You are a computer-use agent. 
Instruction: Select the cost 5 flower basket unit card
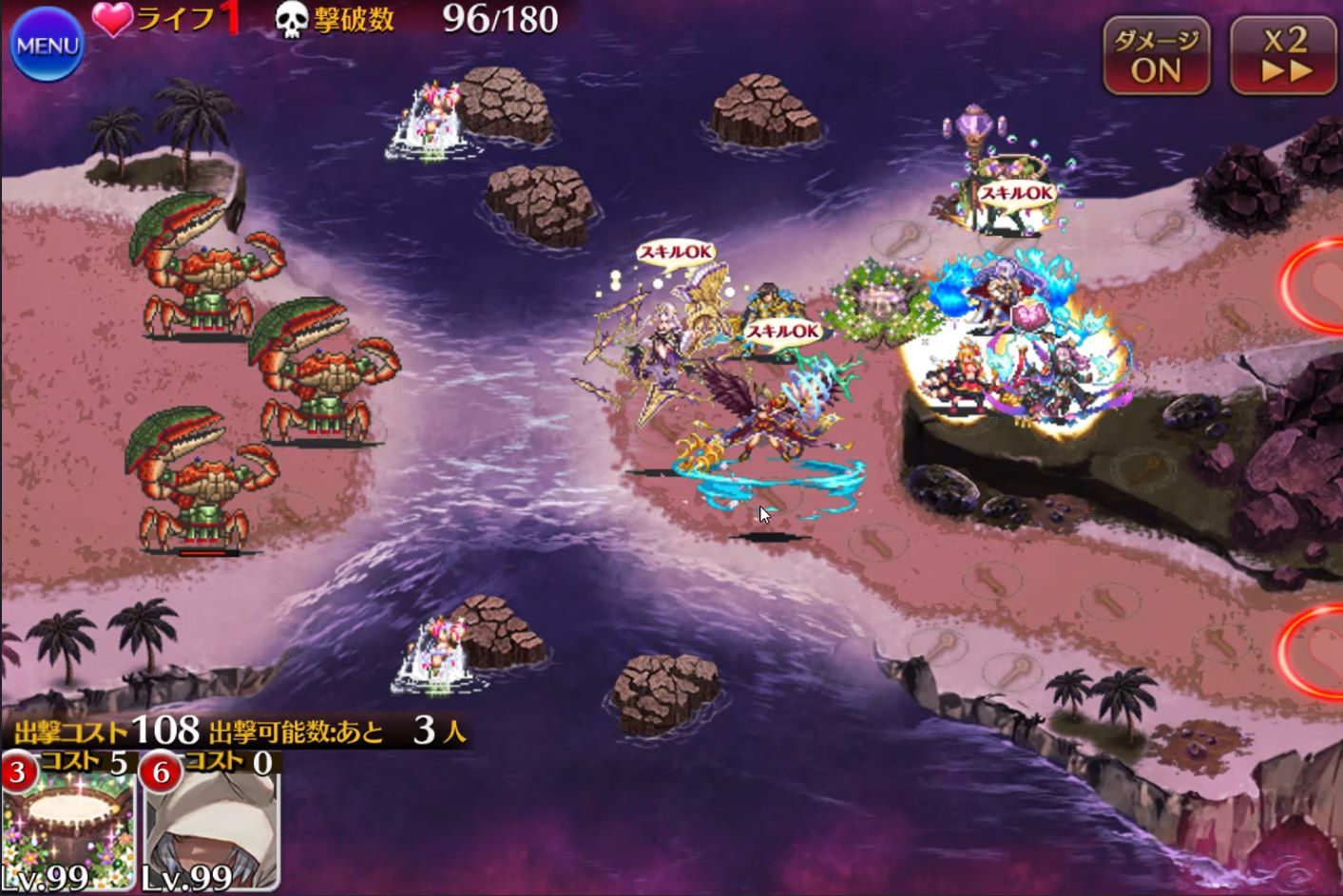point(68,823)
